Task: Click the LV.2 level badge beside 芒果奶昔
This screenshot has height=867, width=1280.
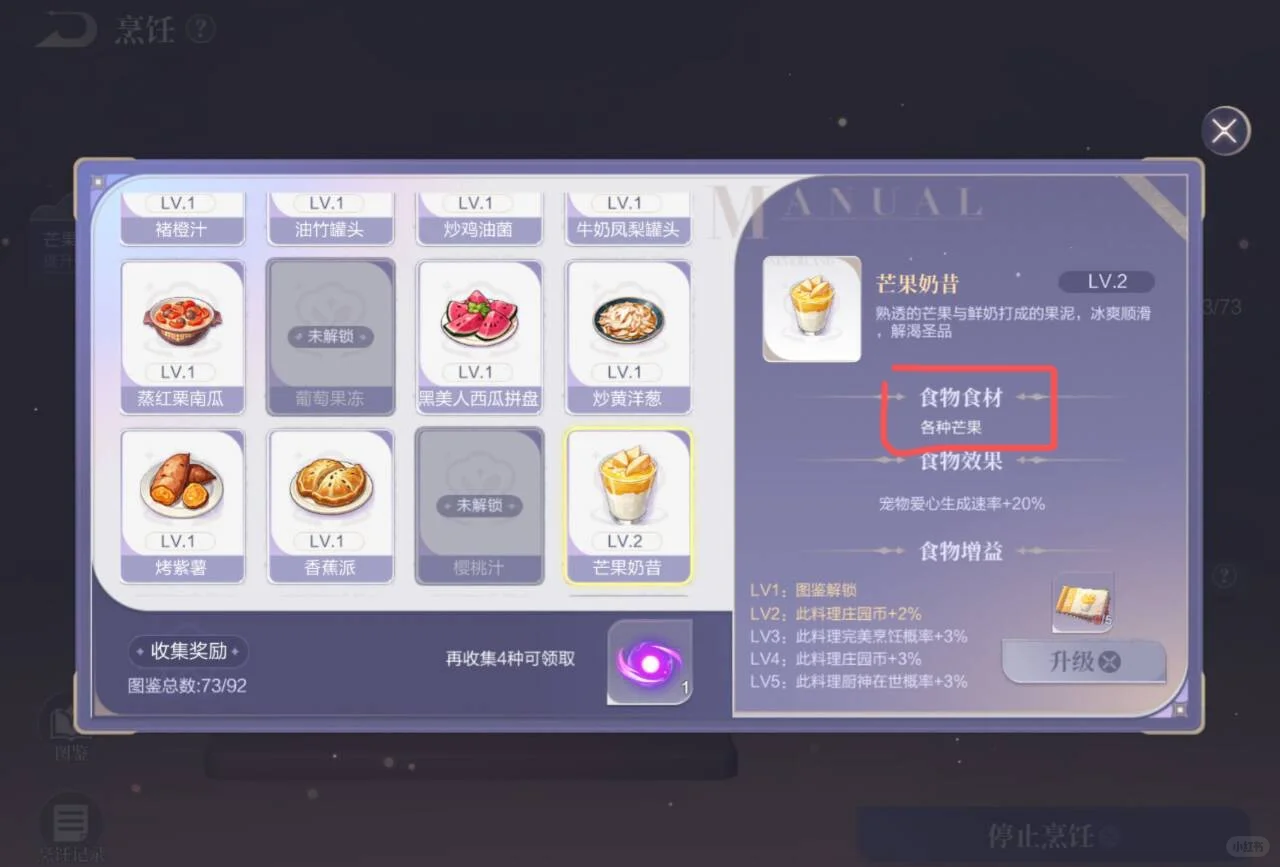Action: click(x=1106, y=281)
